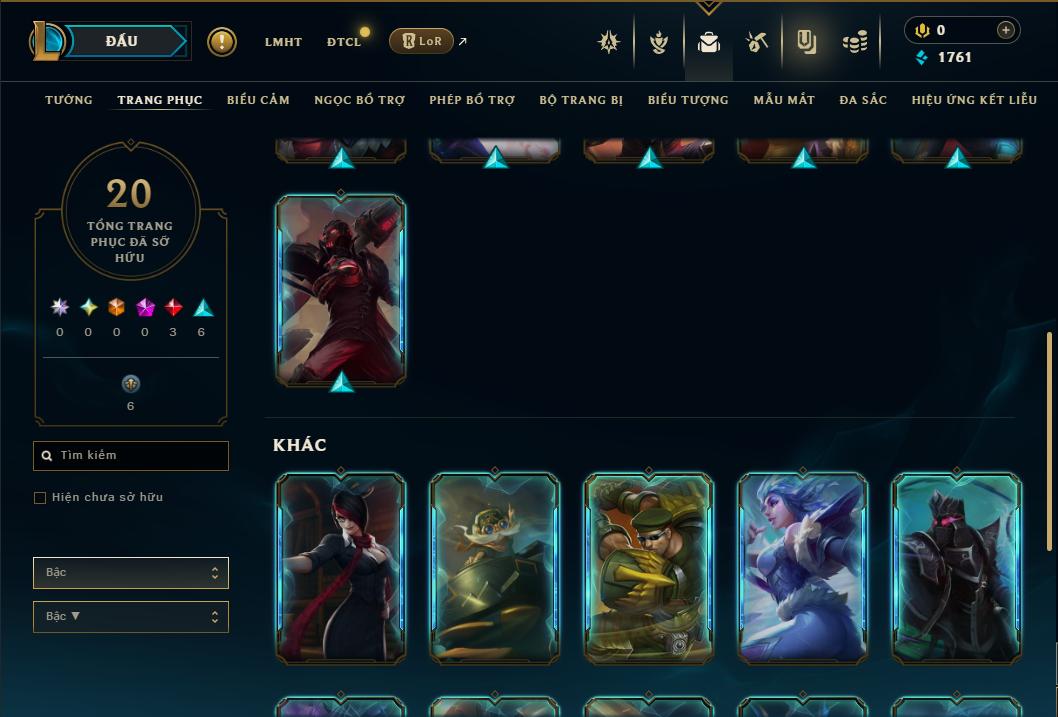The height and width of the screenshot is (717, 1058).
Task: Open the BIỂU TƯỢNG tab
Action: [688, 100]
